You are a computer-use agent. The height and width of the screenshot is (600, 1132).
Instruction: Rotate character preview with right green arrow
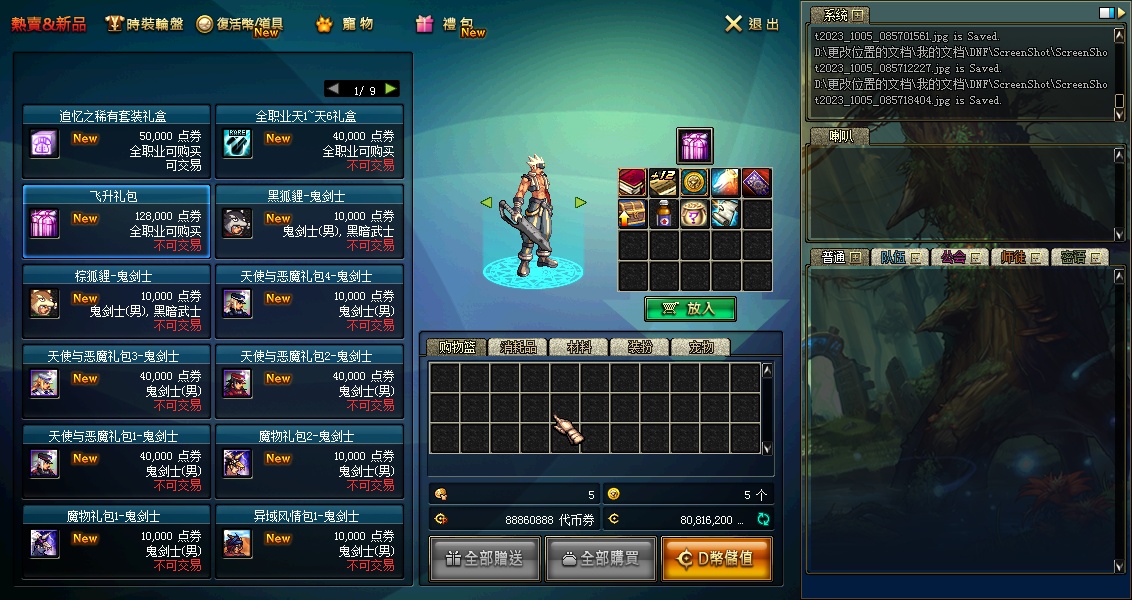(x=580, y=203)
